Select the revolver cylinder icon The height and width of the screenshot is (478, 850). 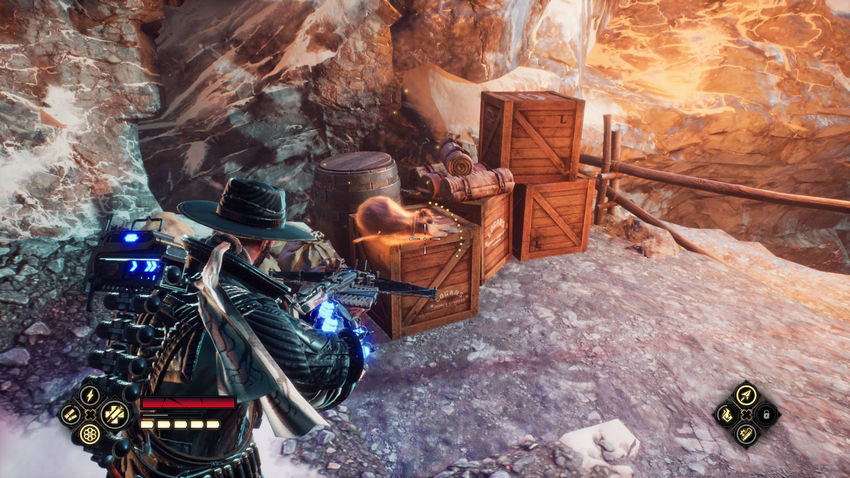90,435
